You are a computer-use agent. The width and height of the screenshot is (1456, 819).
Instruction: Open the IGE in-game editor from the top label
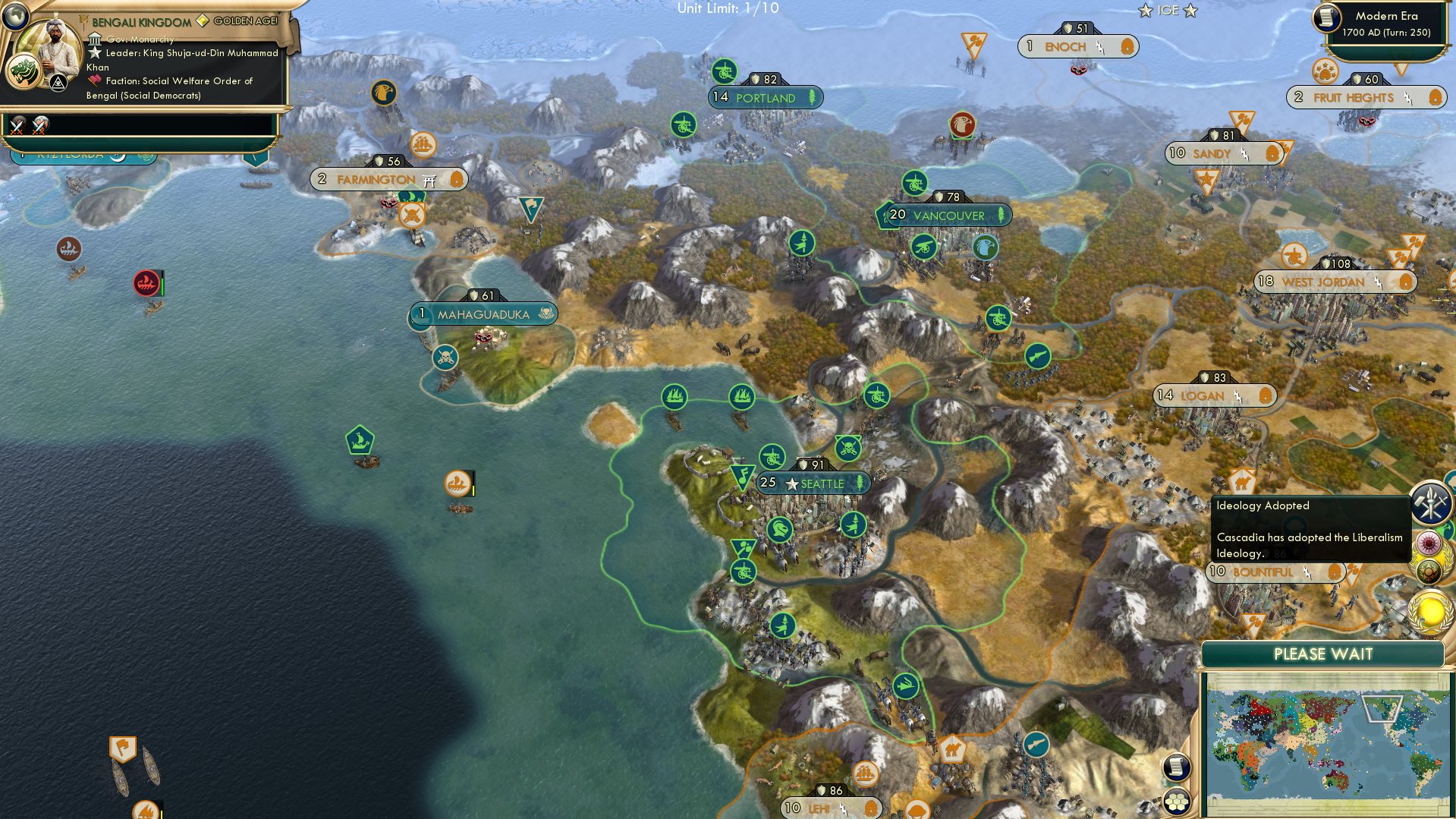[1168, 10]
